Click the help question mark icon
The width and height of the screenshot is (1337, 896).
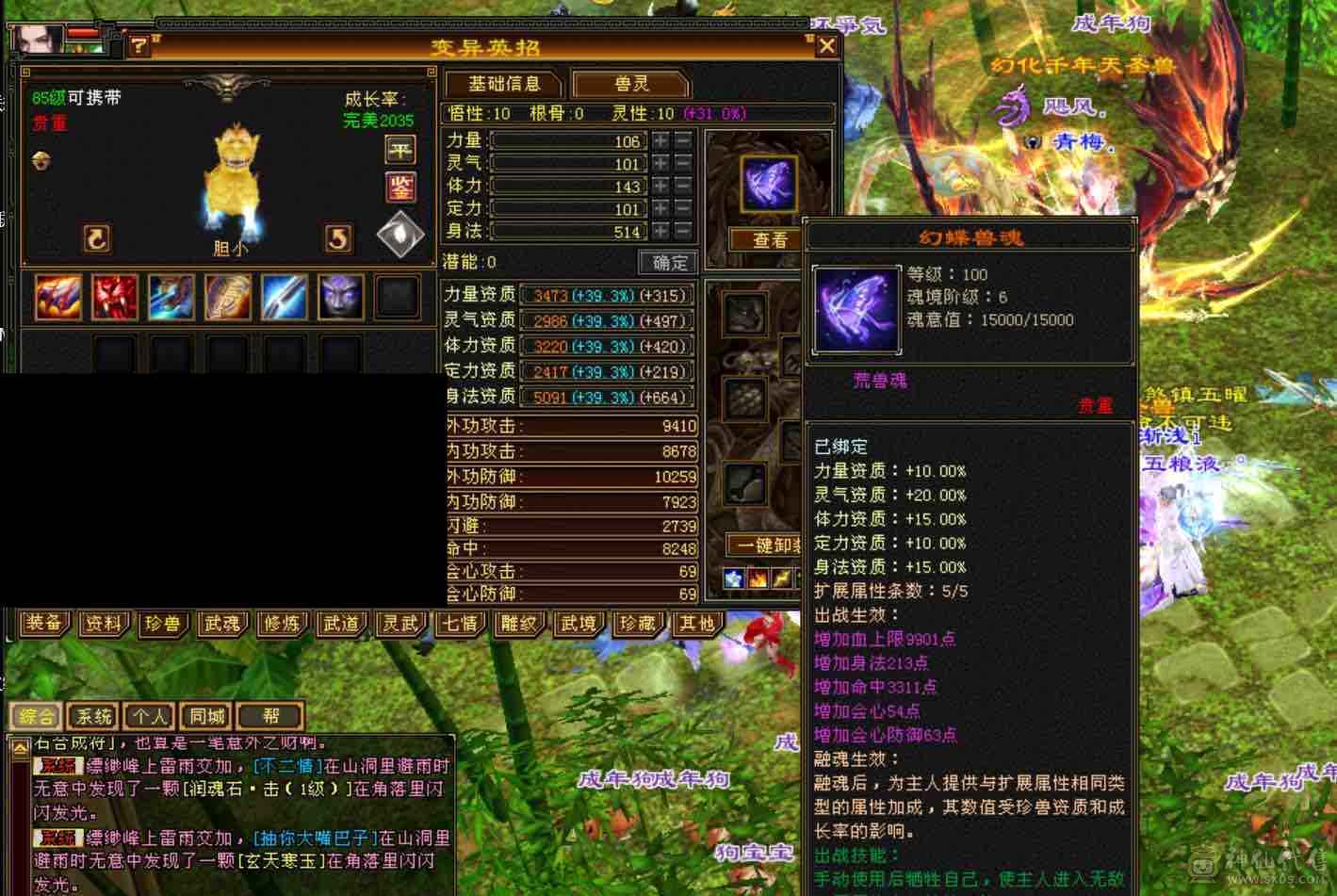139,45
